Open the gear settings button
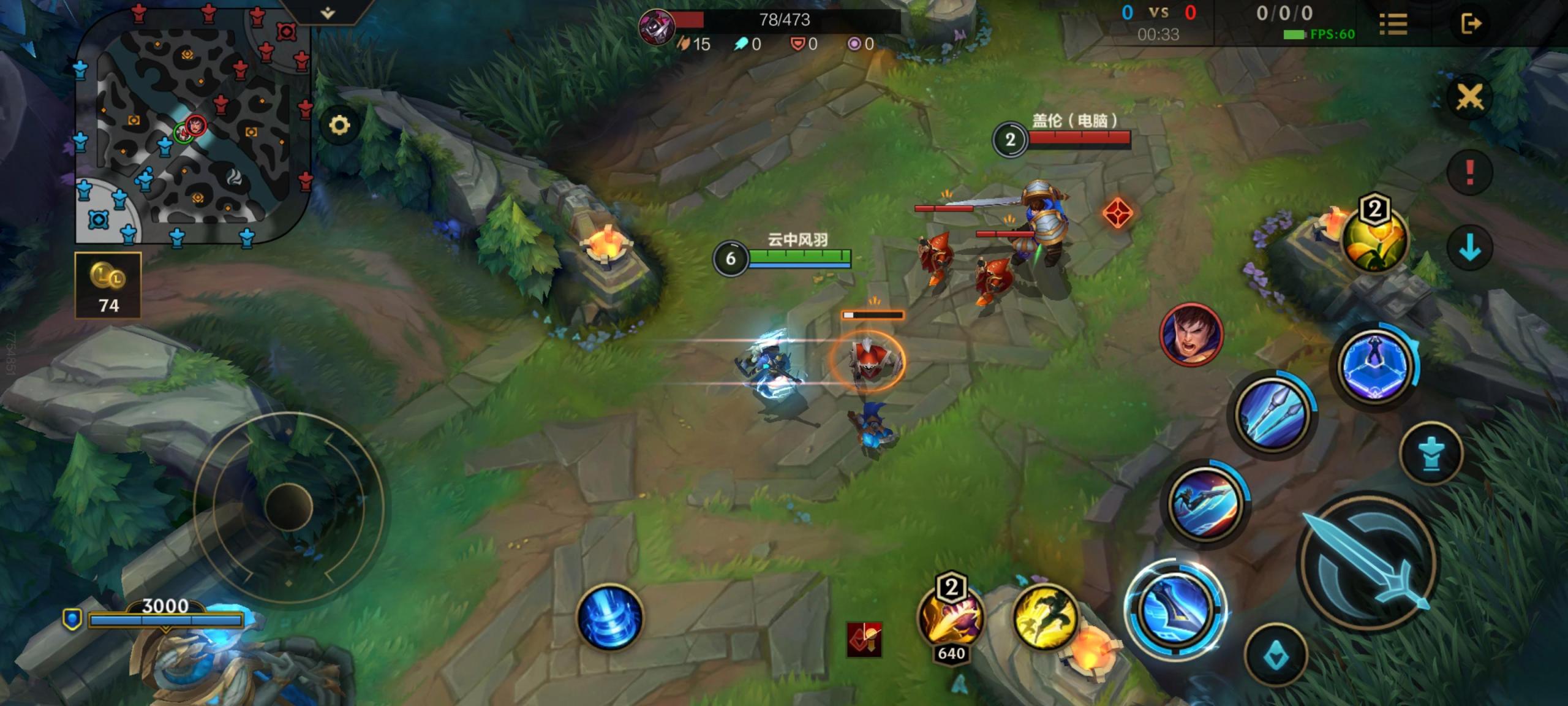Viewport: 1568px width, 706px height. (x=339, y=126)
